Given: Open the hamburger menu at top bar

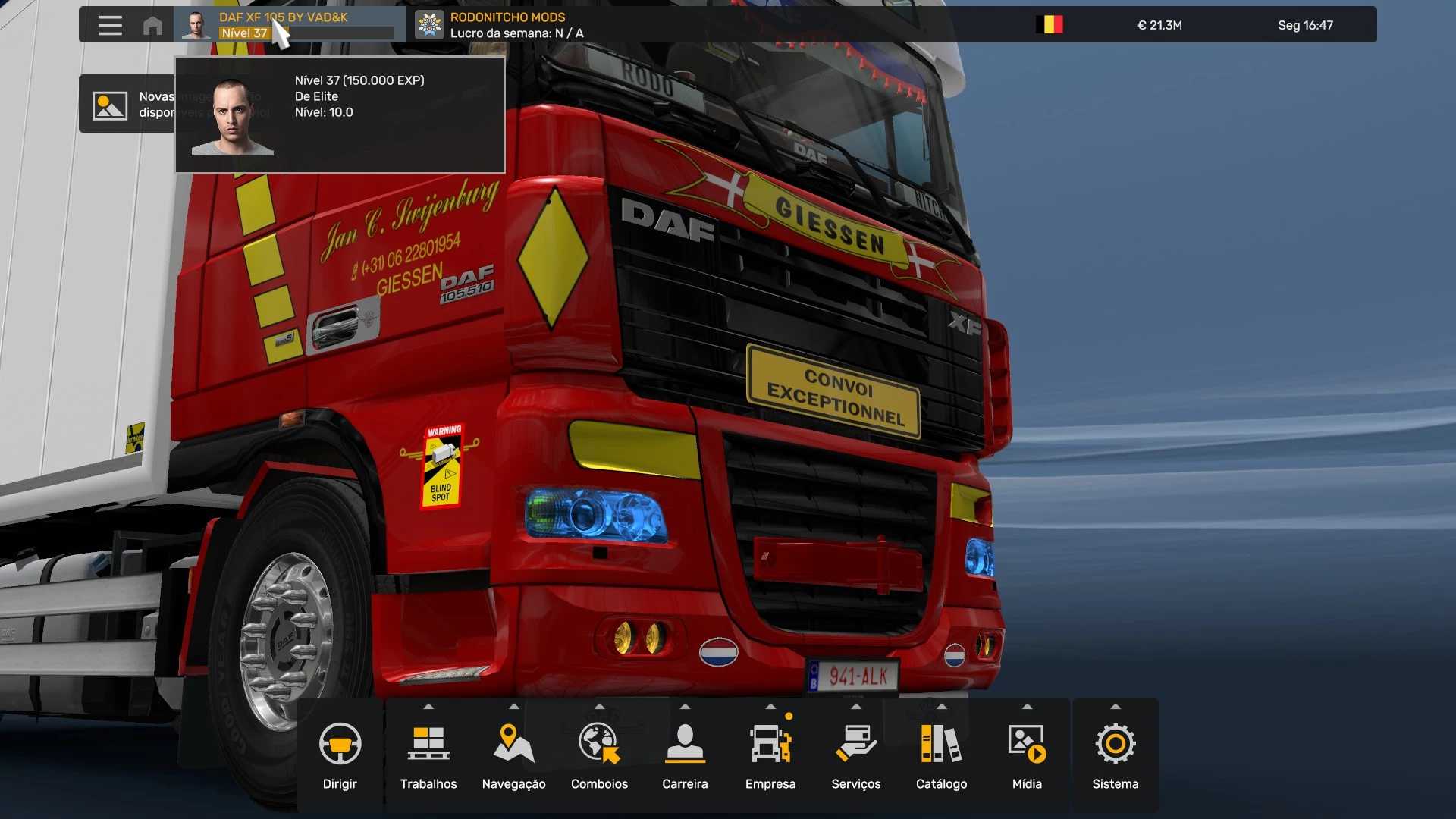Looking at the screenshot, I should tap(110, 25).
